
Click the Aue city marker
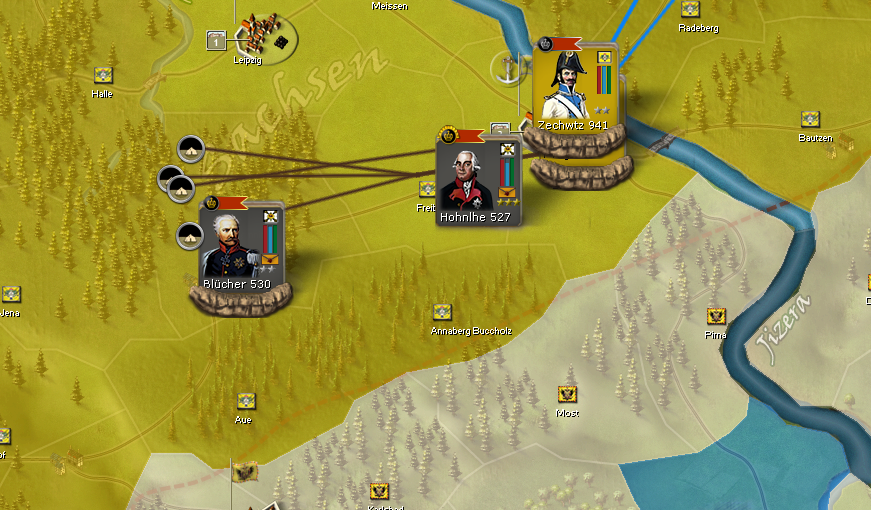(x=246, y=401)
